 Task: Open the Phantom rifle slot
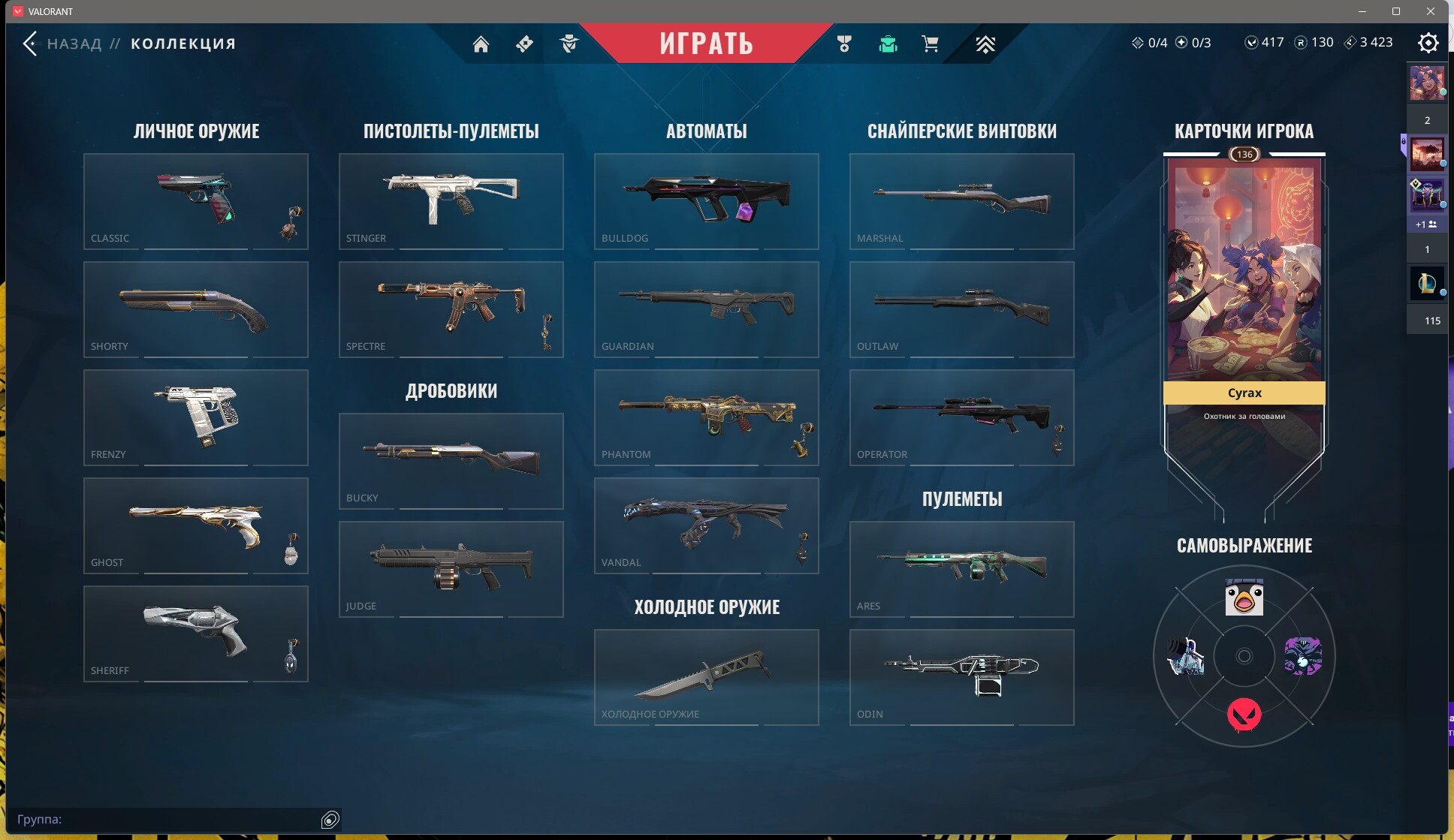pos(706,417)
